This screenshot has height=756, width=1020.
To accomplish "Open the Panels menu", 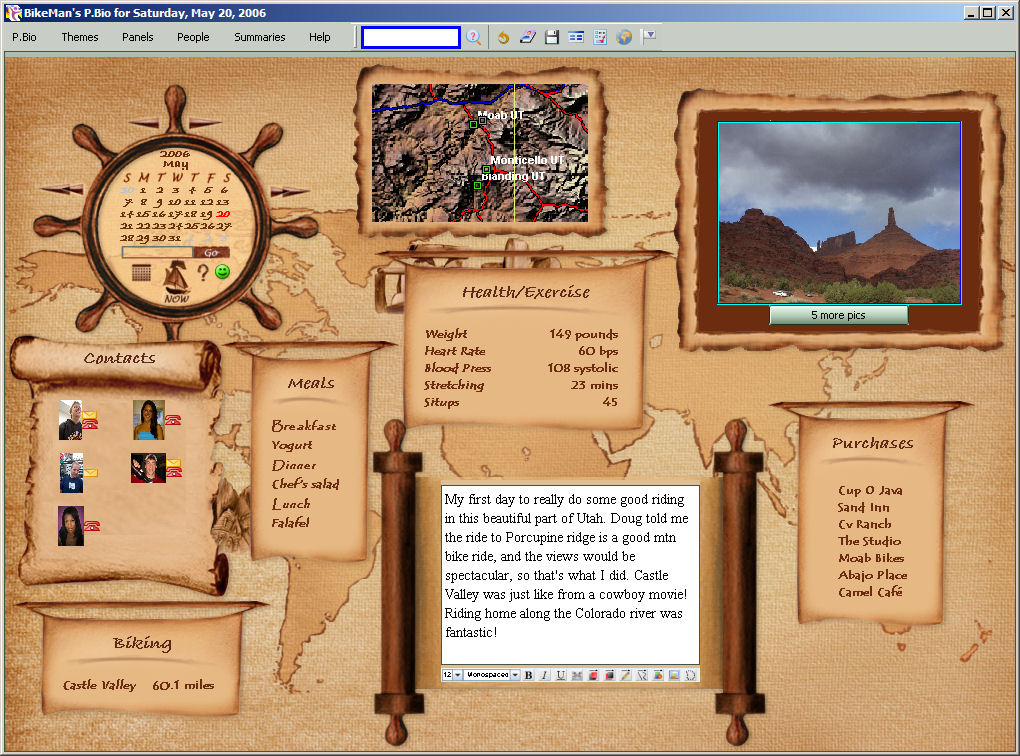I will 138,37.
